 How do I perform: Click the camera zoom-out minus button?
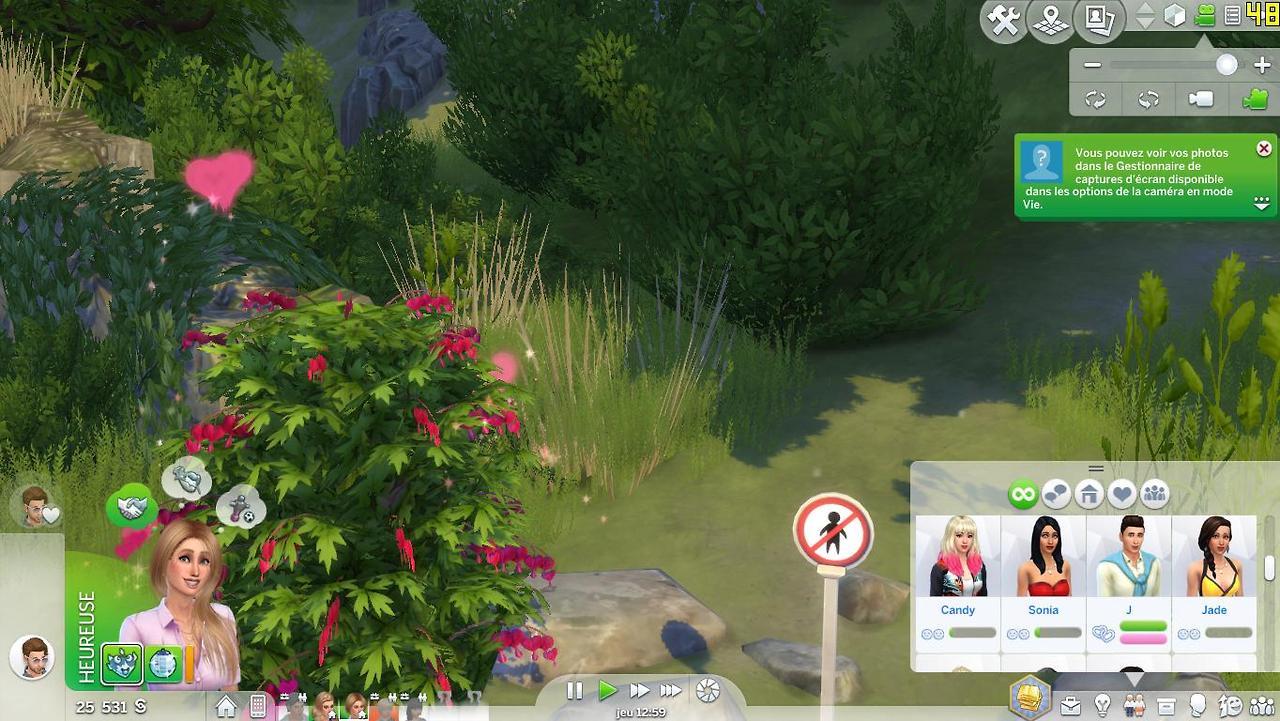coord(1092,65)
